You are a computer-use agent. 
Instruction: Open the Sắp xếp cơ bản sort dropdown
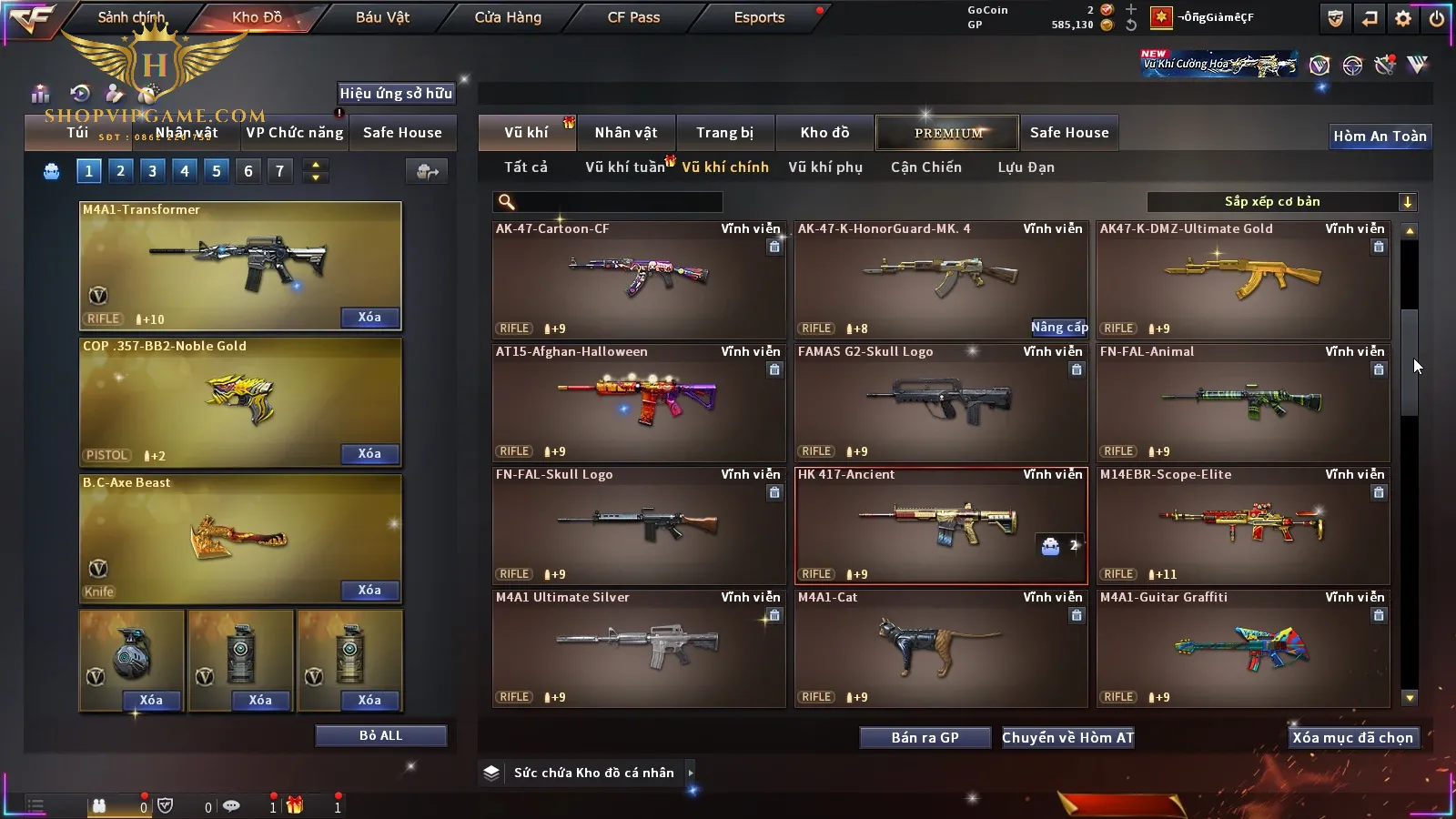(1281, 202)
